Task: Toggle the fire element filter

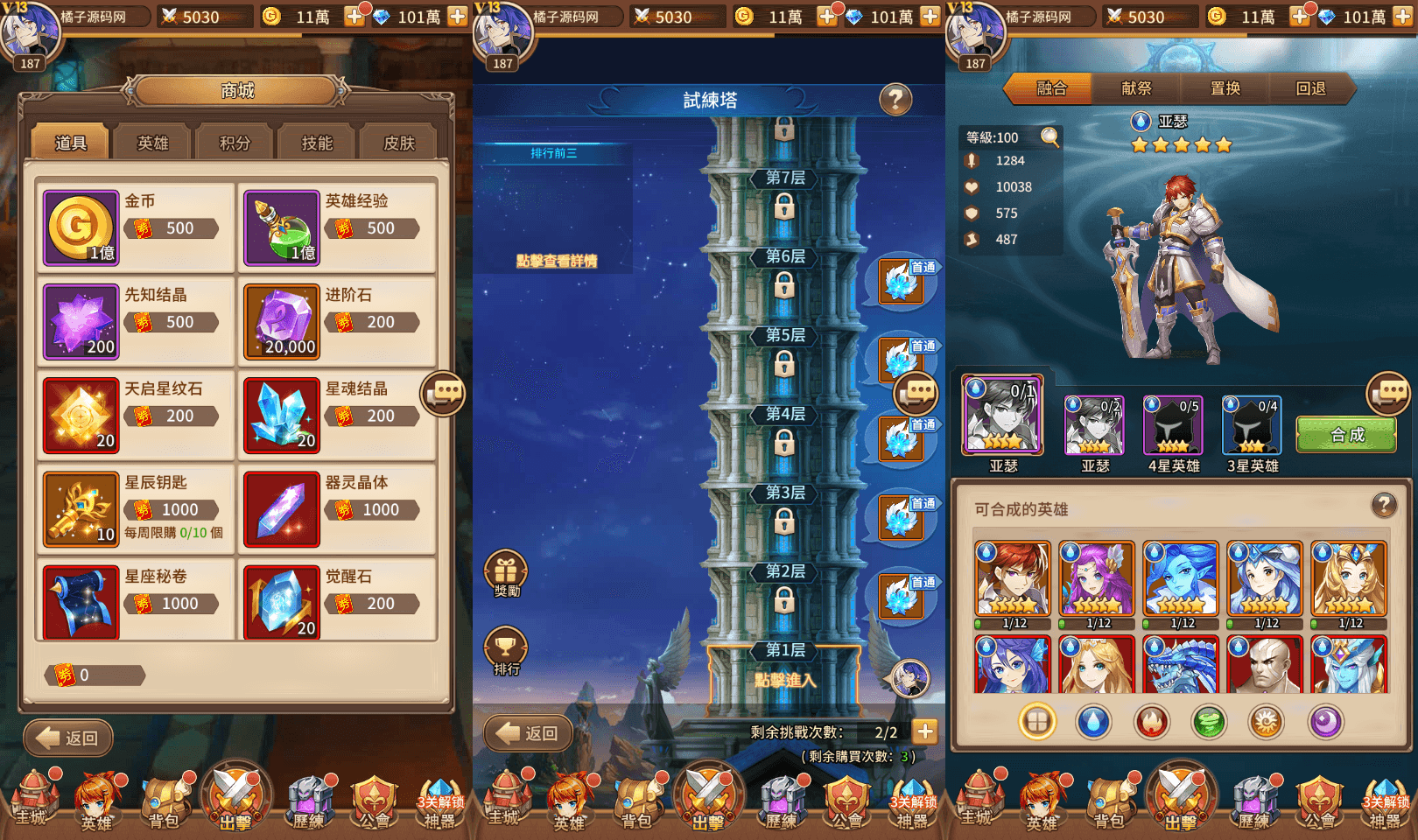Action: point(1152,722)
